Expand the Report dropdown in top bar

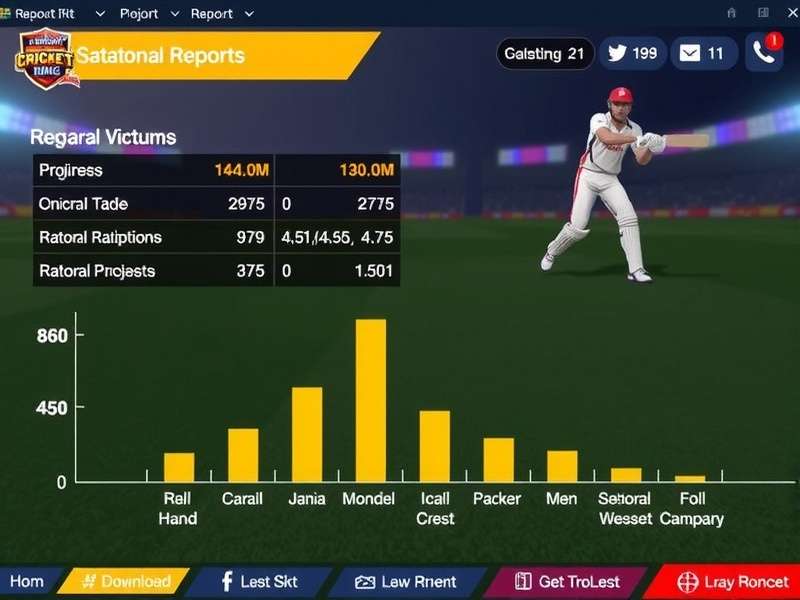pyautogui.click(x=222, y=14)
